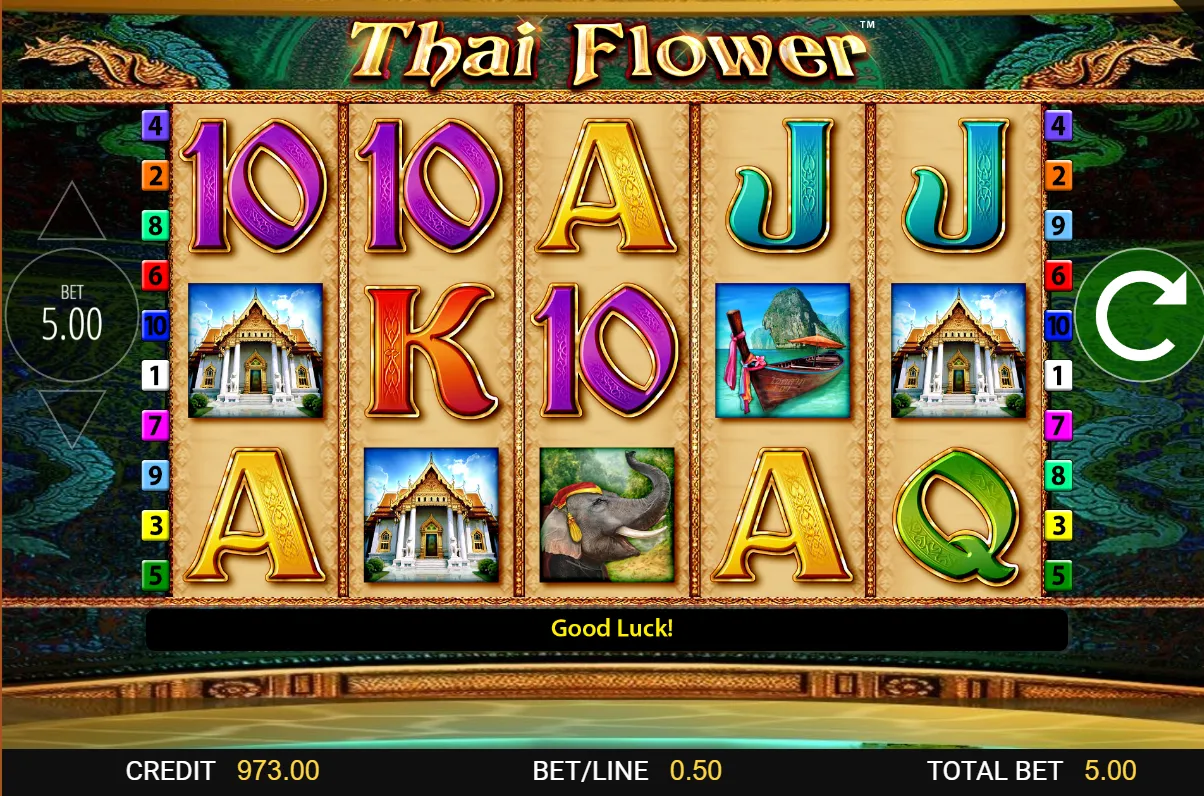Lower the bet with the down arrow
The height and width of the screenshot is (796, 1204).
(71, 416)
